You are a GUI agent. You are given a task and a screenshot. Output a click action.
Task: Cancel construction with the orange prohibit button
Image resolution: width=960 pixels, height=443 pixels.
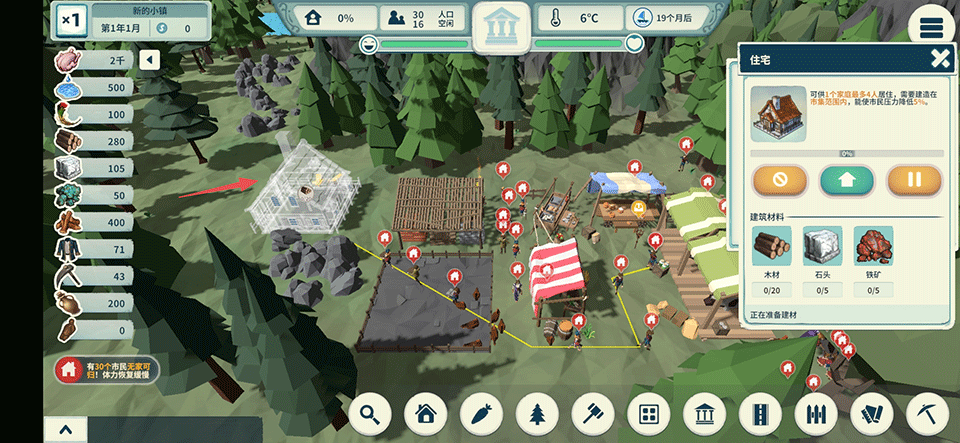click(x=781, y=181)
